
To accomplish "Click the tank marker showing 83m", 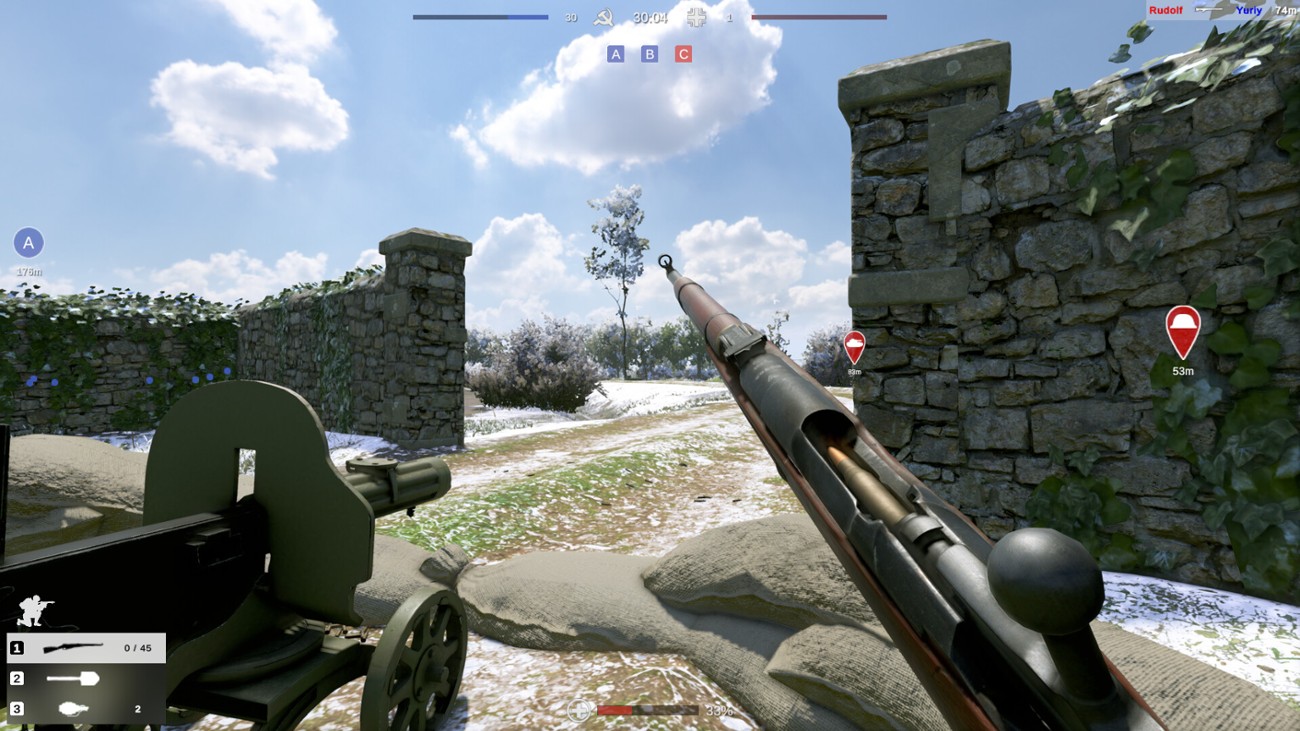I will tap(856, 344).
